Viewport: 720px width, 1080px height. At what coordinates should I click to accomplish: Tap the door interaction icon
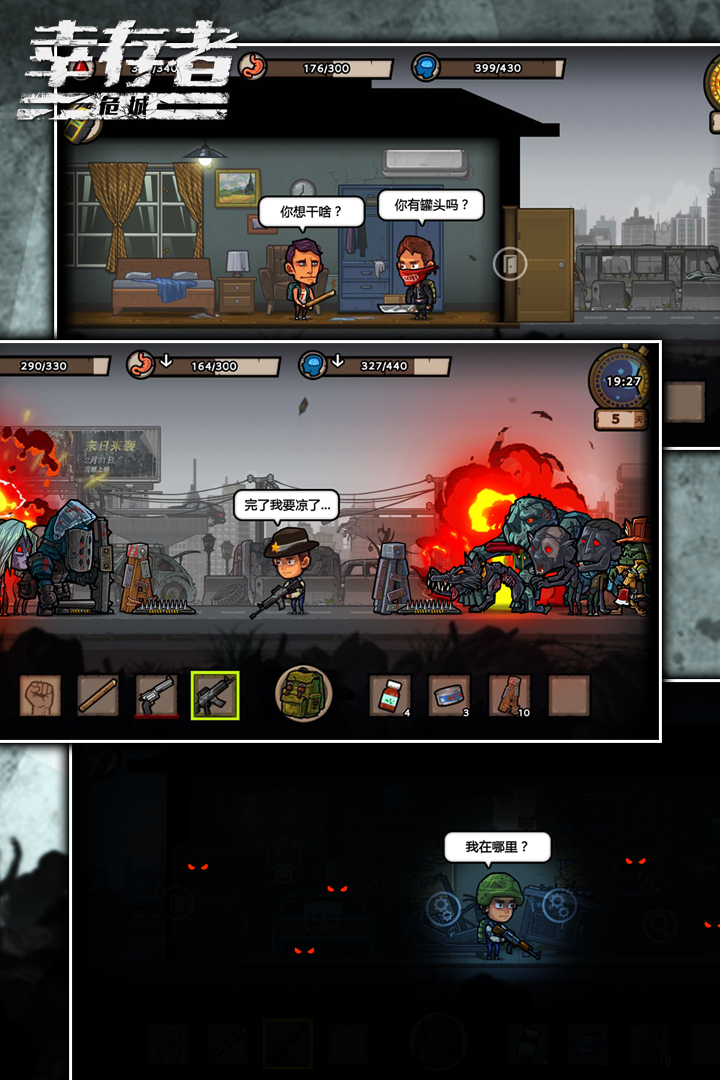510,264
